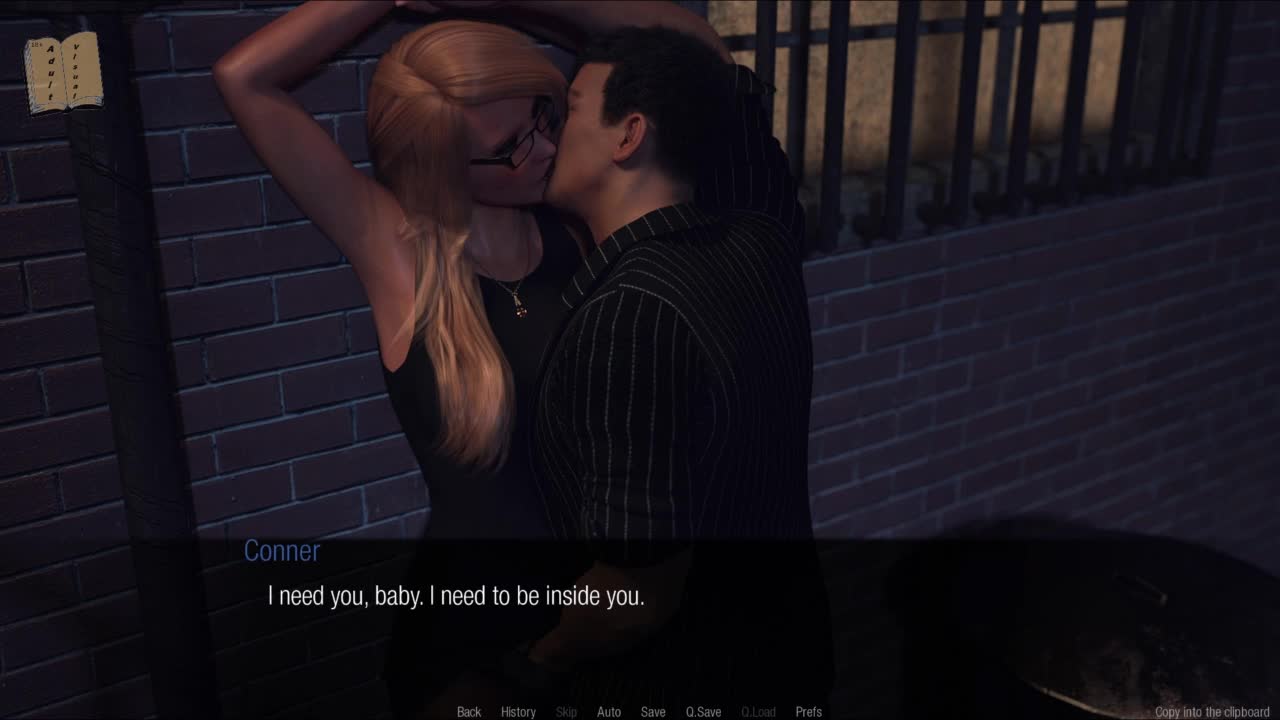The height and width of the screenshot is (720, 1280).
Task: Open the Adult Visual book icon
Action: click(x=63, y=72)
